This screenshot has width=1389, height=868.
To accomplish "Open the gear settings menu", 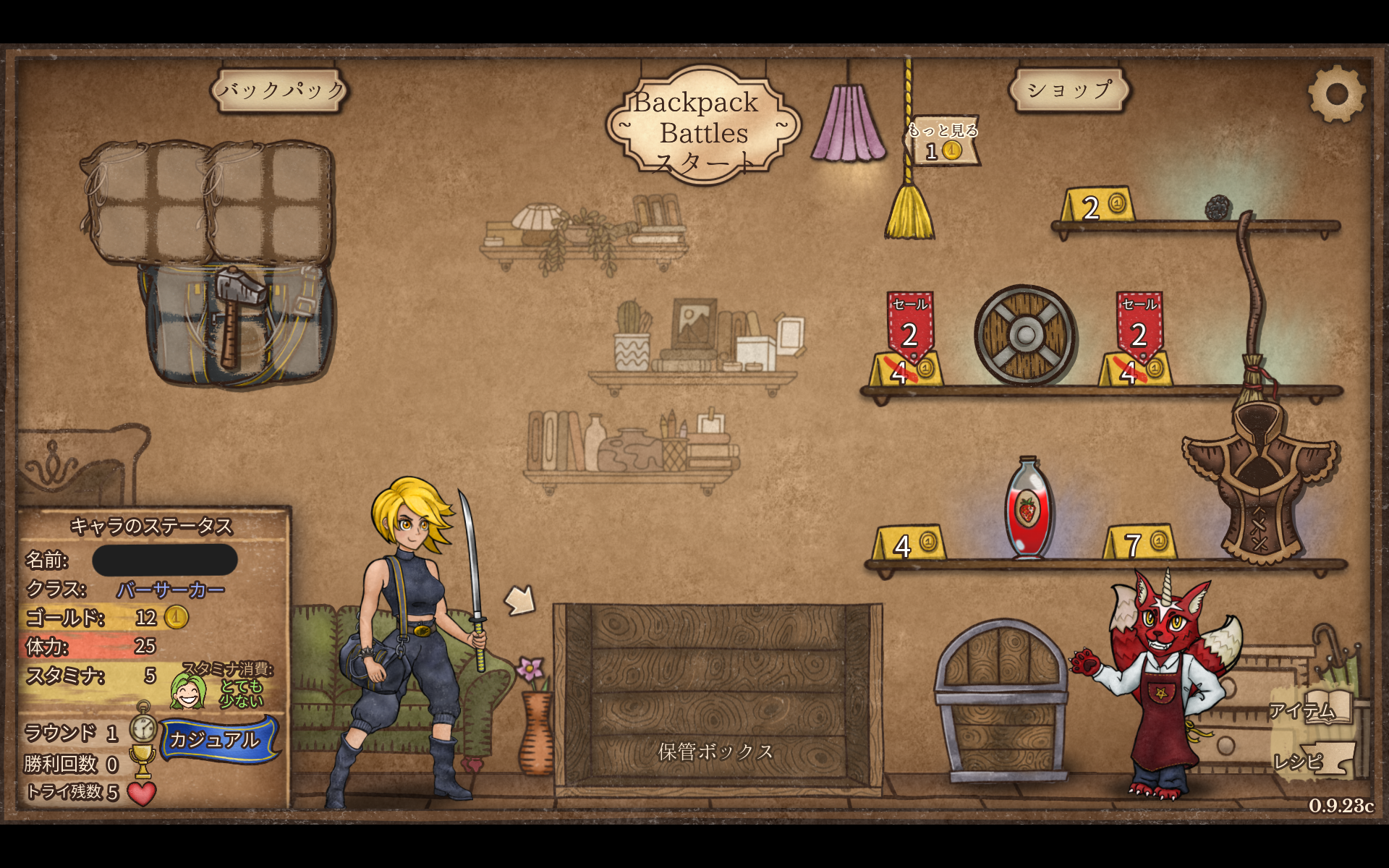I will point(1335,94).
